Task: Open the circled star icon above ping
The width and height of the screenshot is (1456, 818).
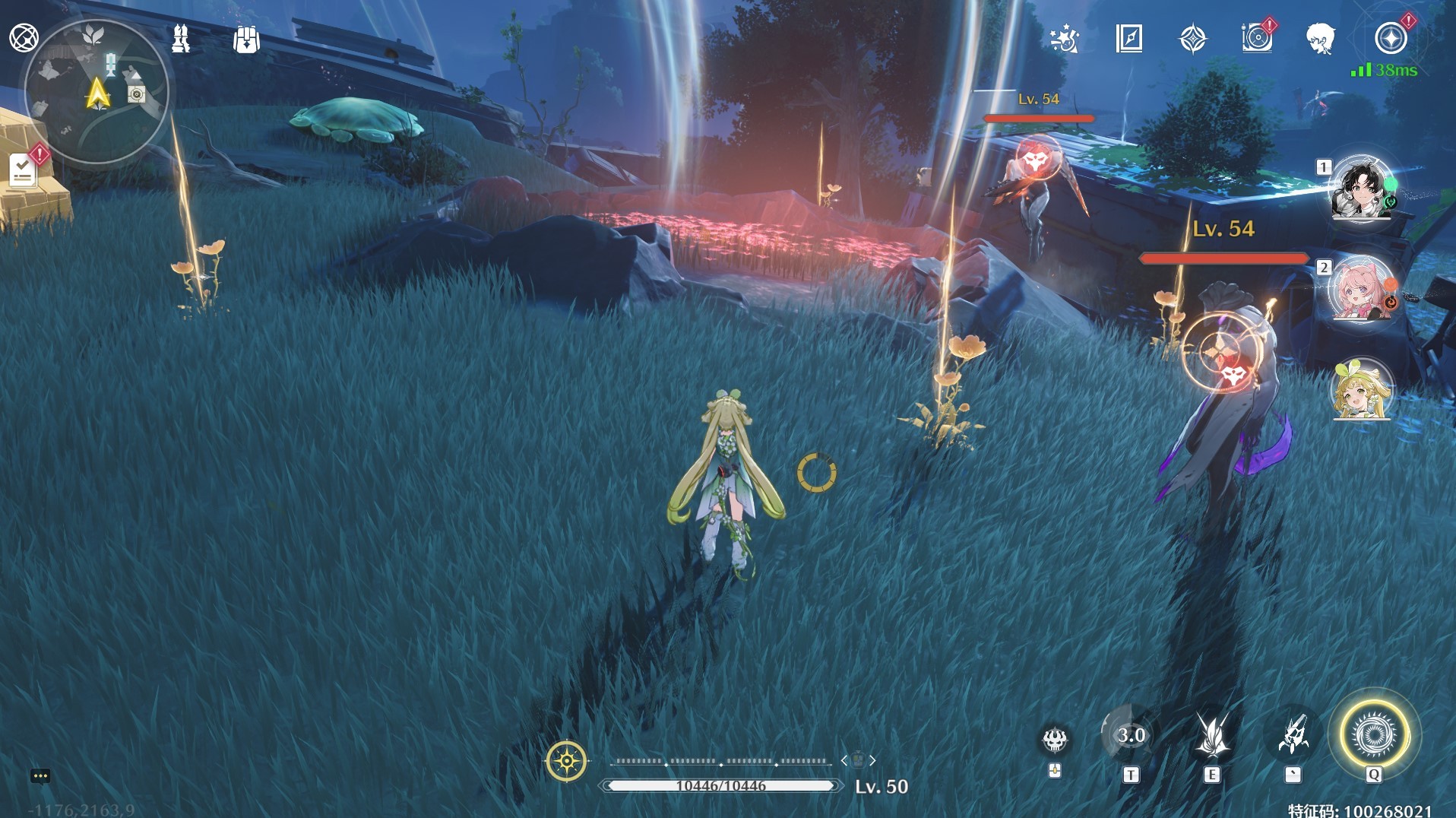Action: [x=1391, y=38]
